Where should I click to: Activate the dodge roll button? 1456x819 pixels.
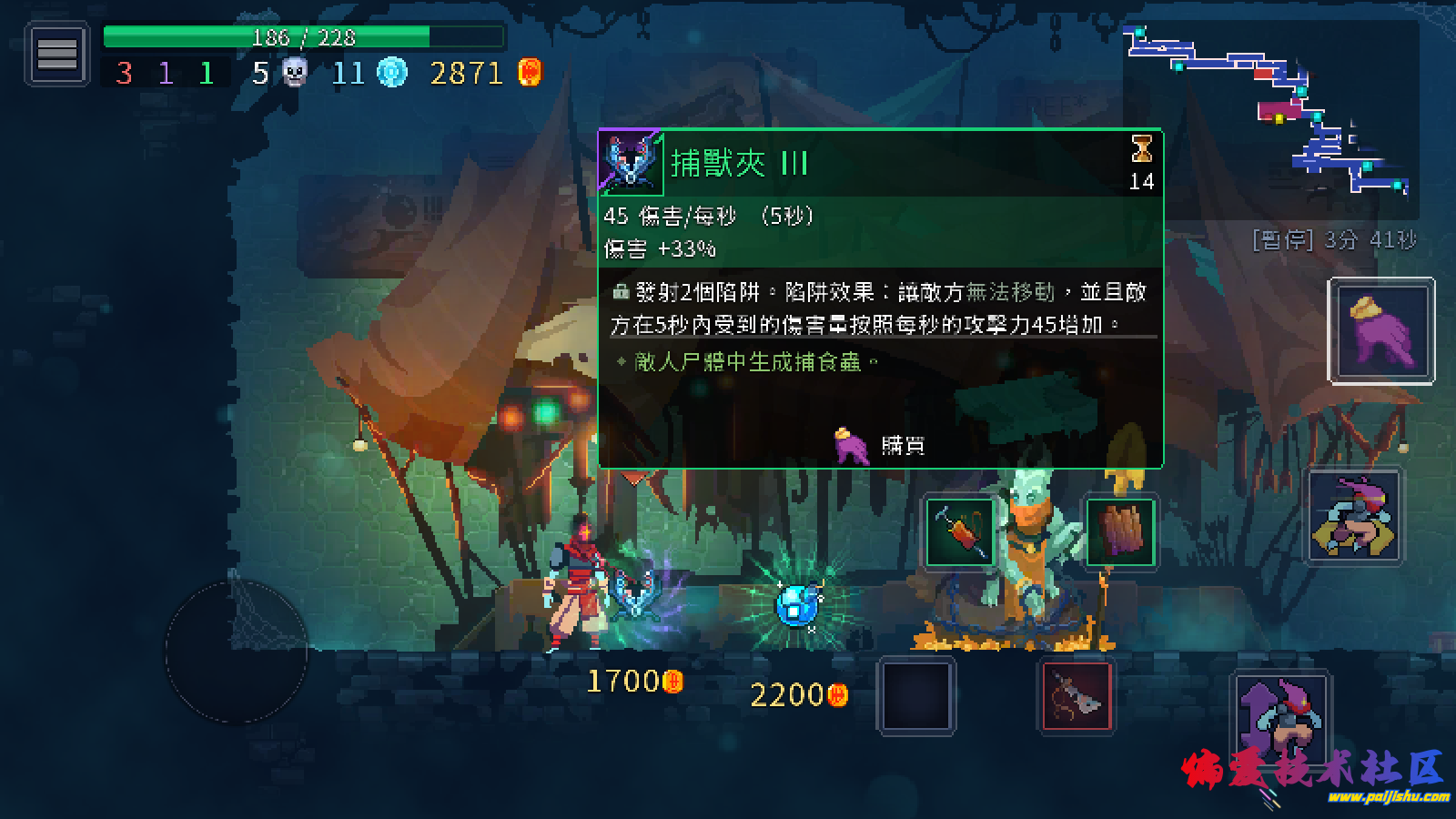(1354, 518)
